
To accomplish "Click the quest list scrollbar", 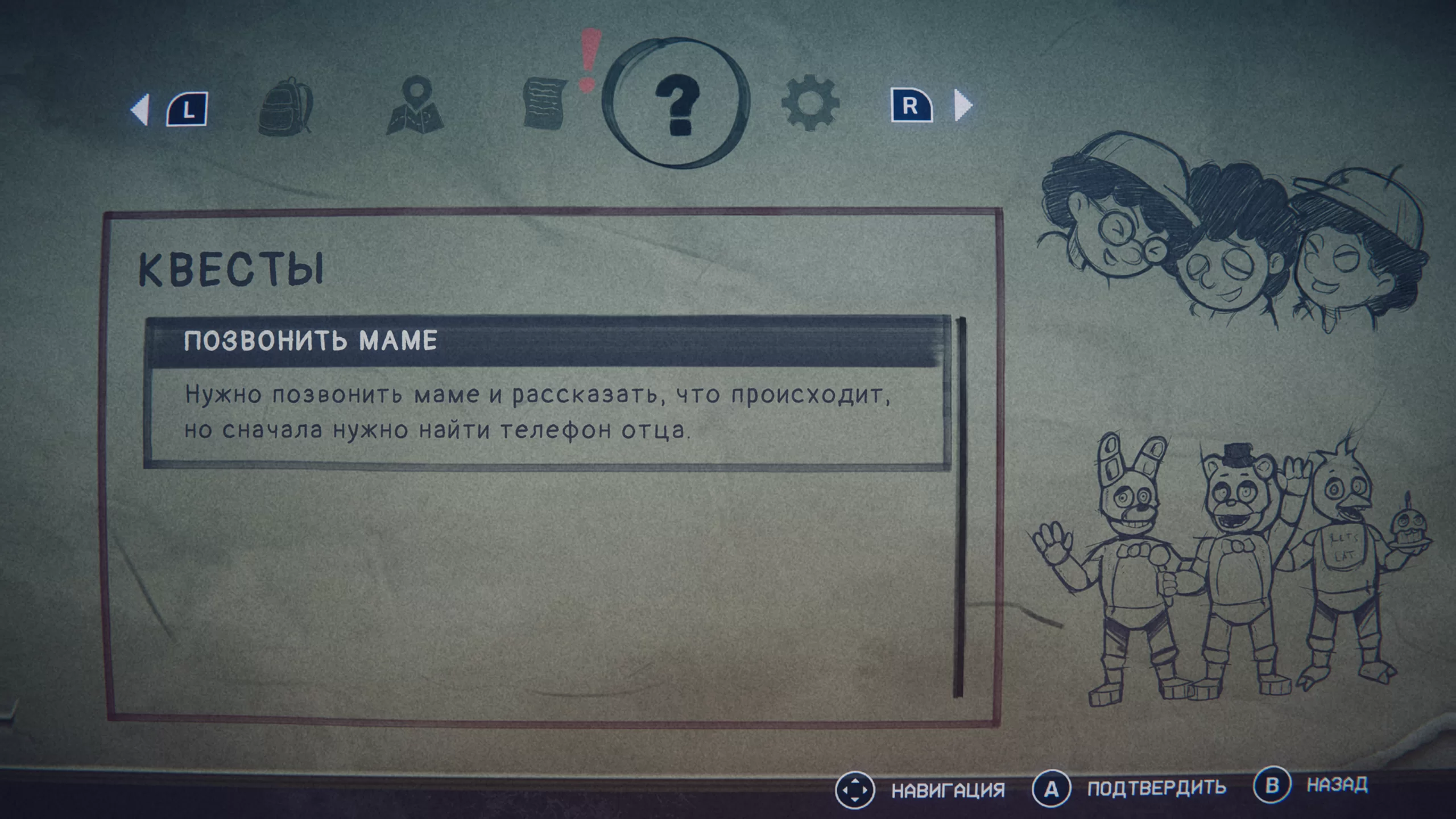I will (x=959, y=506).
